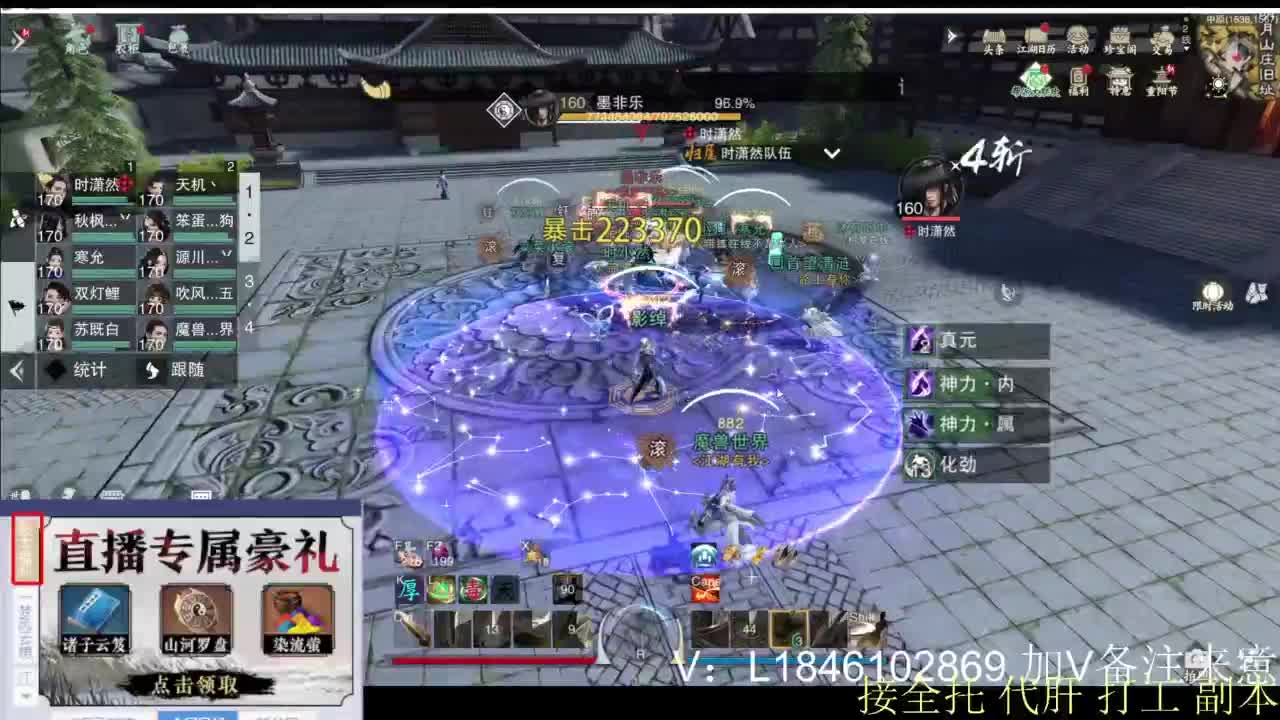Screen dimensions: 1280x720
Task: Open the 珍宝阁 treasure pavilion icon
Action: point(1120,37)
